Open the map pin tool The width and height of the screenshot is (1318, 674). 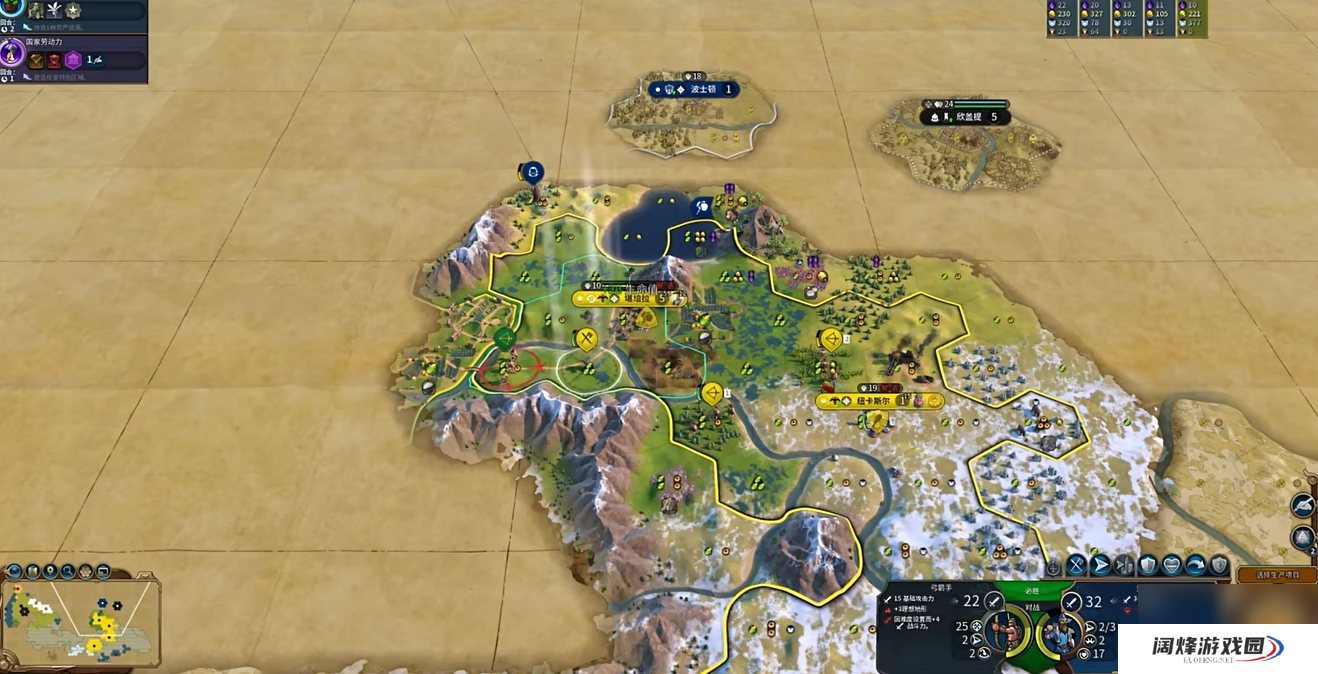click(50, 572)
